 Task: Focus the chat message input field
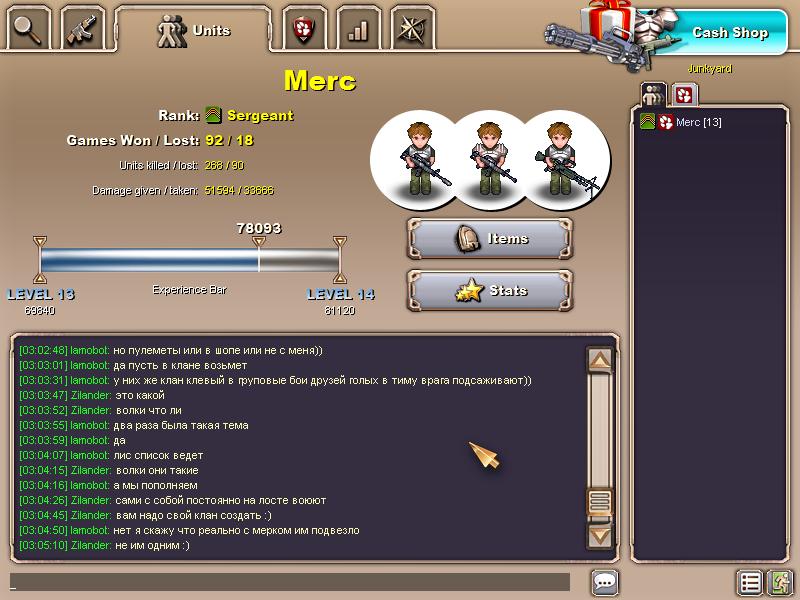pyautogui.click(x=290, y=582)
